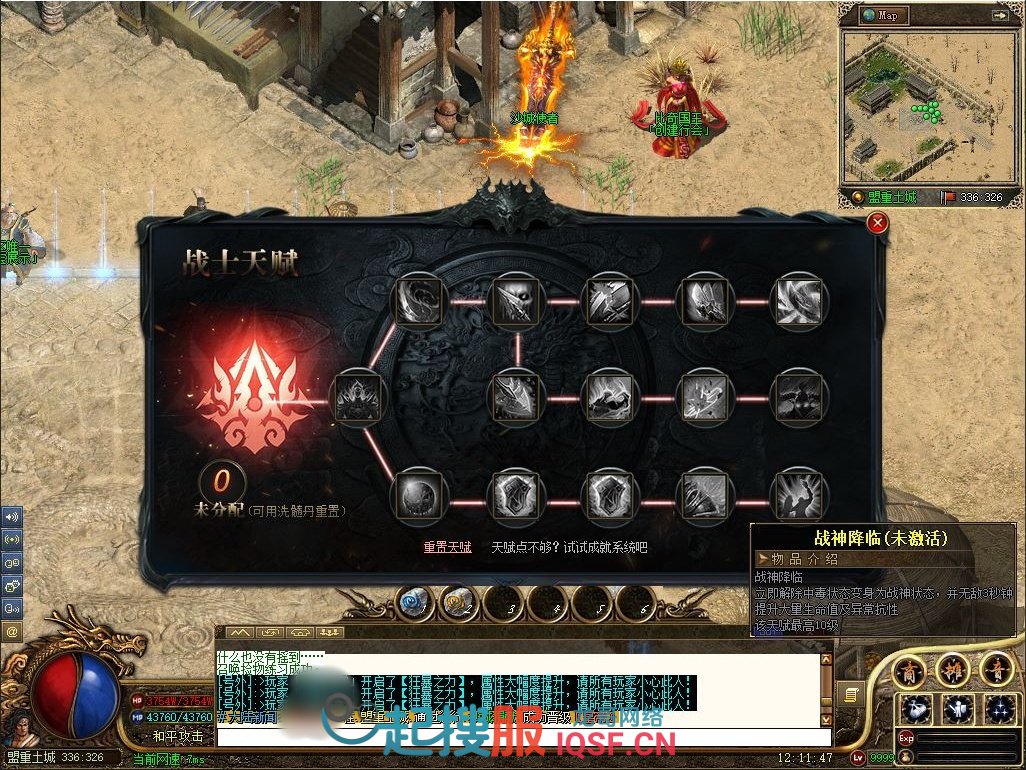The height and width of the screenshot is (770, 1026).
Task: Click the @ icon on left sidebar
Action: coord(12,631)
